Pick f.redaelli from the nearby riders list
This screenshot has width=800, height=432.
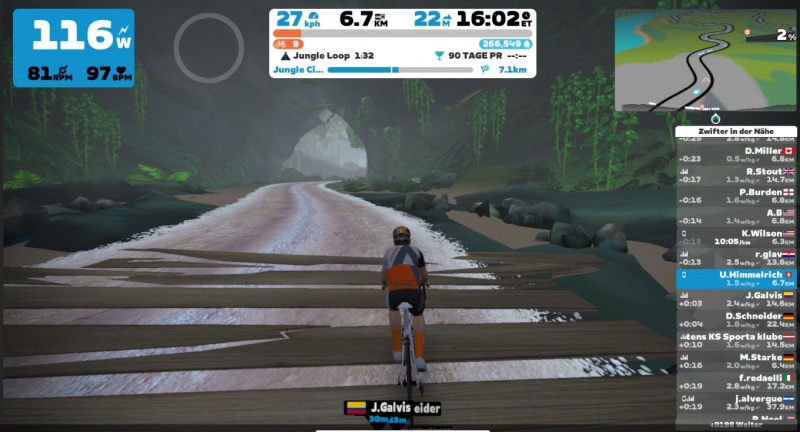(736, 382)
